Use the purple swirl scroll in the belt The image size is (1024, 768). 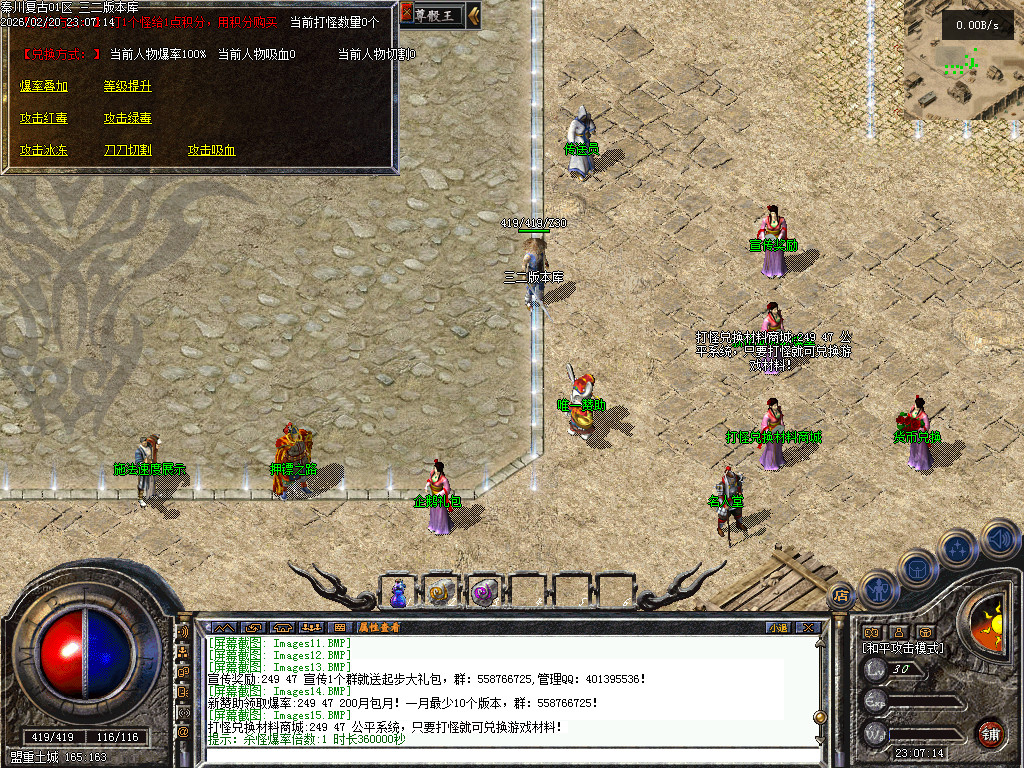485,593
